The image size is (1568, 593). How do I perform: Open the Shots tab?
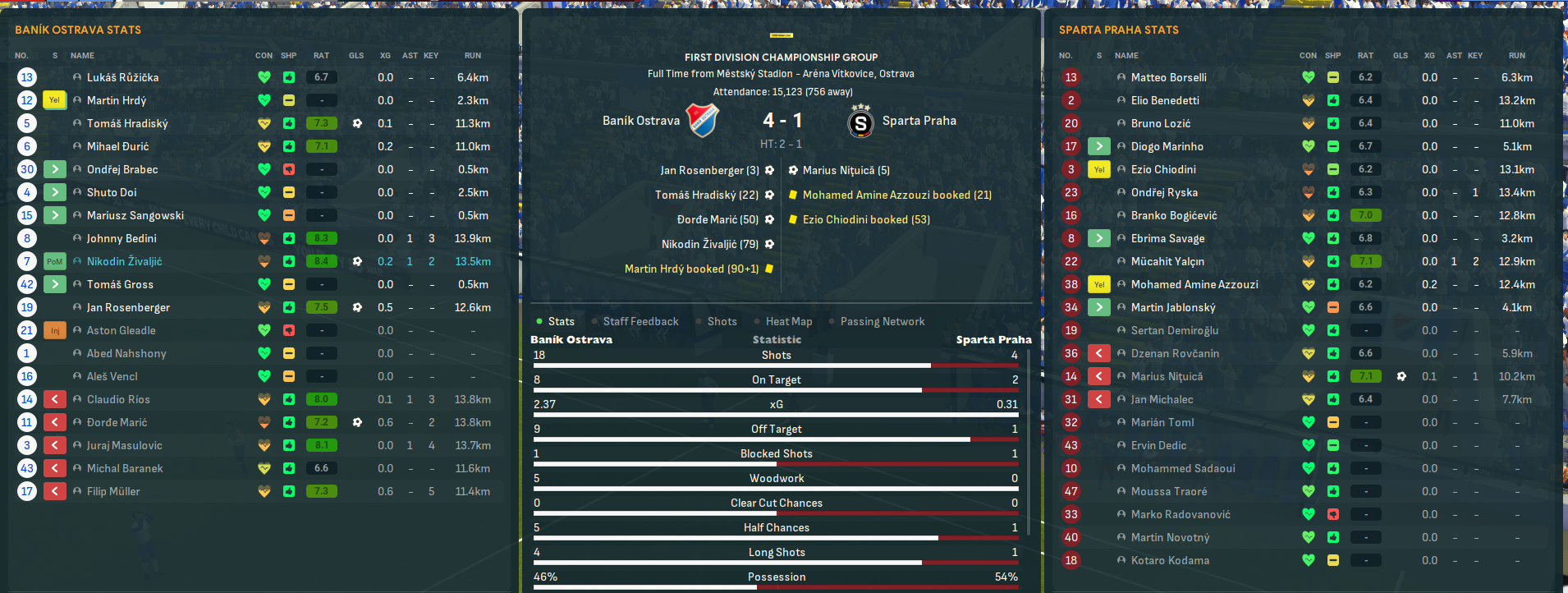(x=722, y=321)
